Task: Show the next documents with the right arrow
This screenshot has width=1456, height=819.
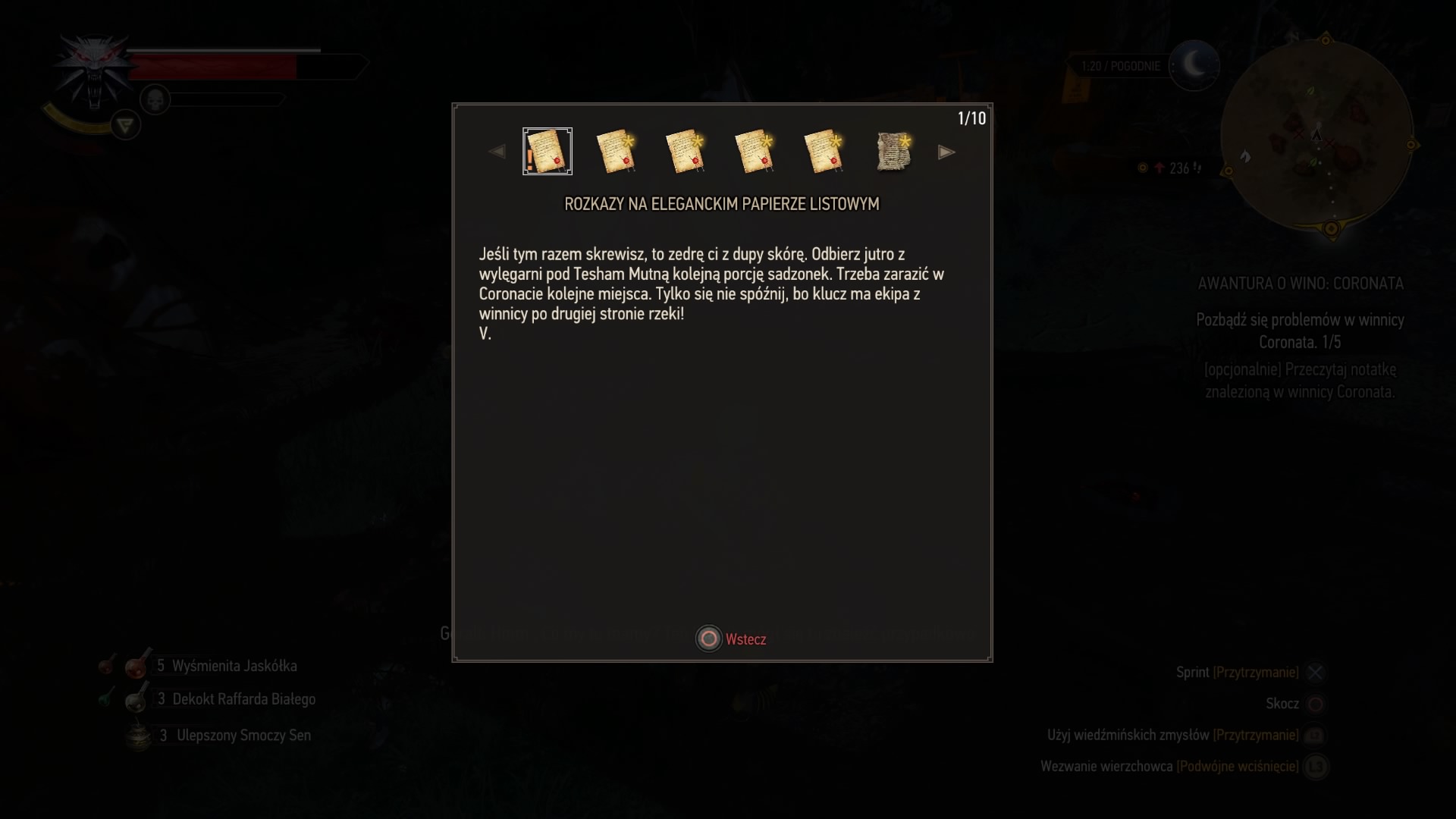Action: [946, 152]
